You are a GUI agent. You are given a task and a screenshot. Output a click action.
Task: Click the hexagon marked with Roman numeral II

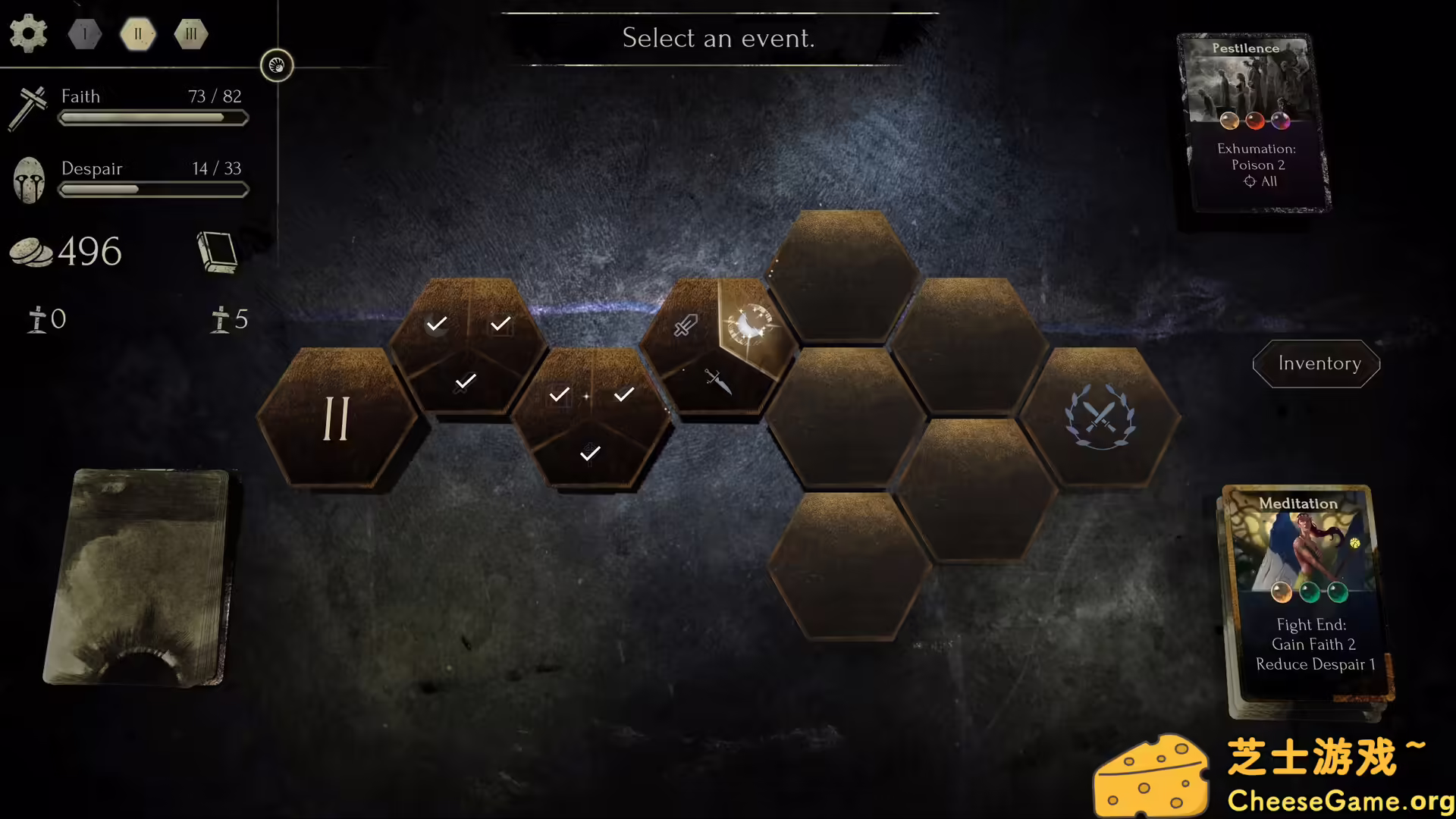[336, 419]
